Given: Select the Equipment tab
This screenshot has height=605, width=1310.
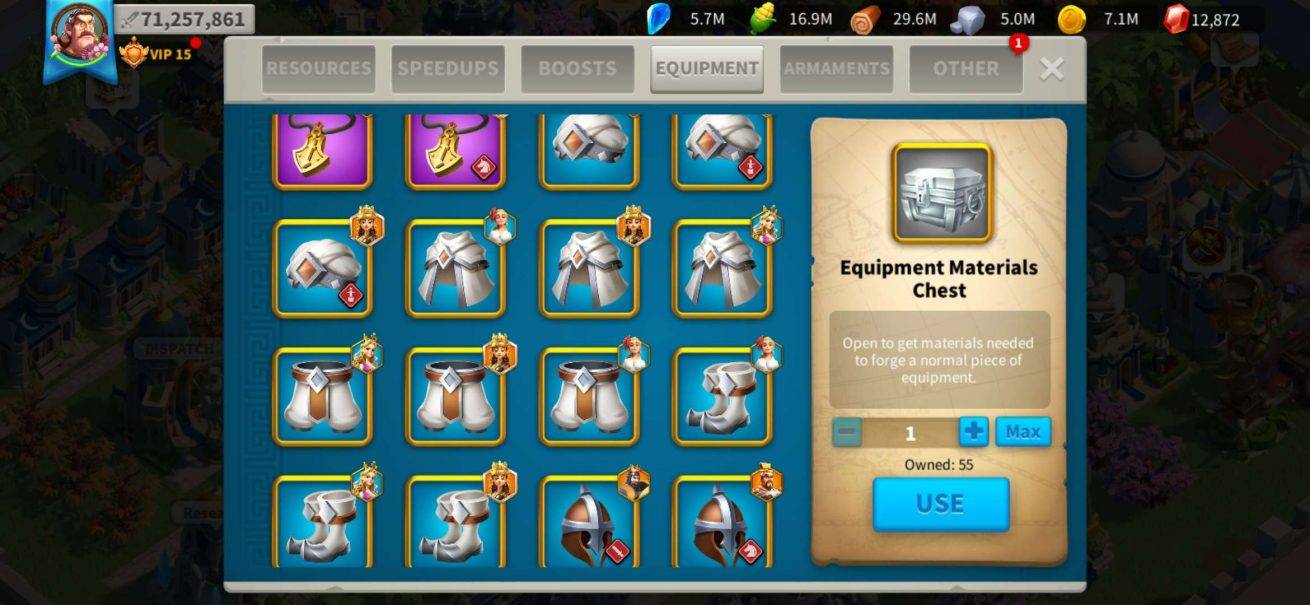Looking at the screenshot, I should (x=706, y=69).
